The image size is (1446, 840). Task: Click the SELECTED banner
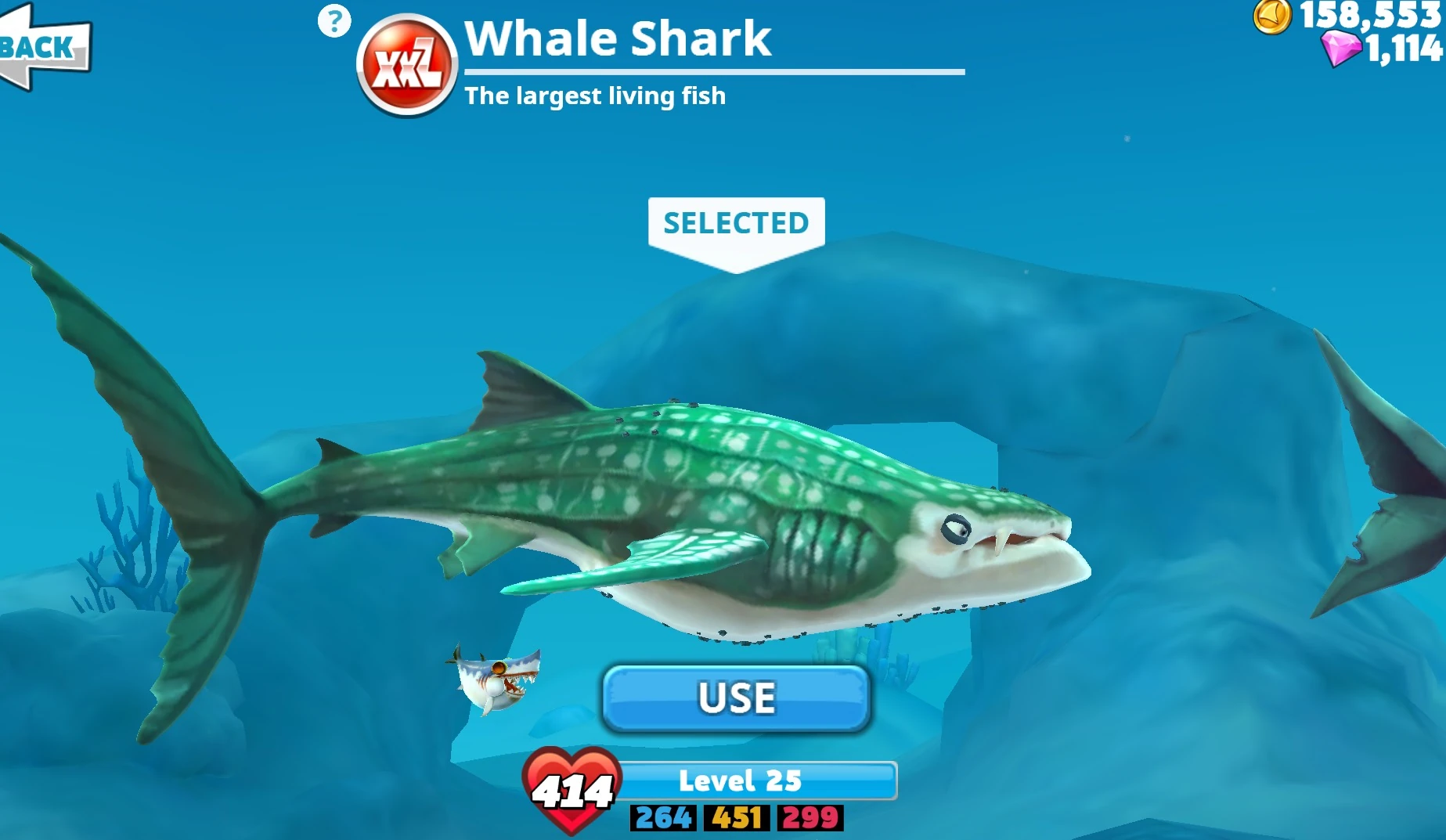(734, 223)
